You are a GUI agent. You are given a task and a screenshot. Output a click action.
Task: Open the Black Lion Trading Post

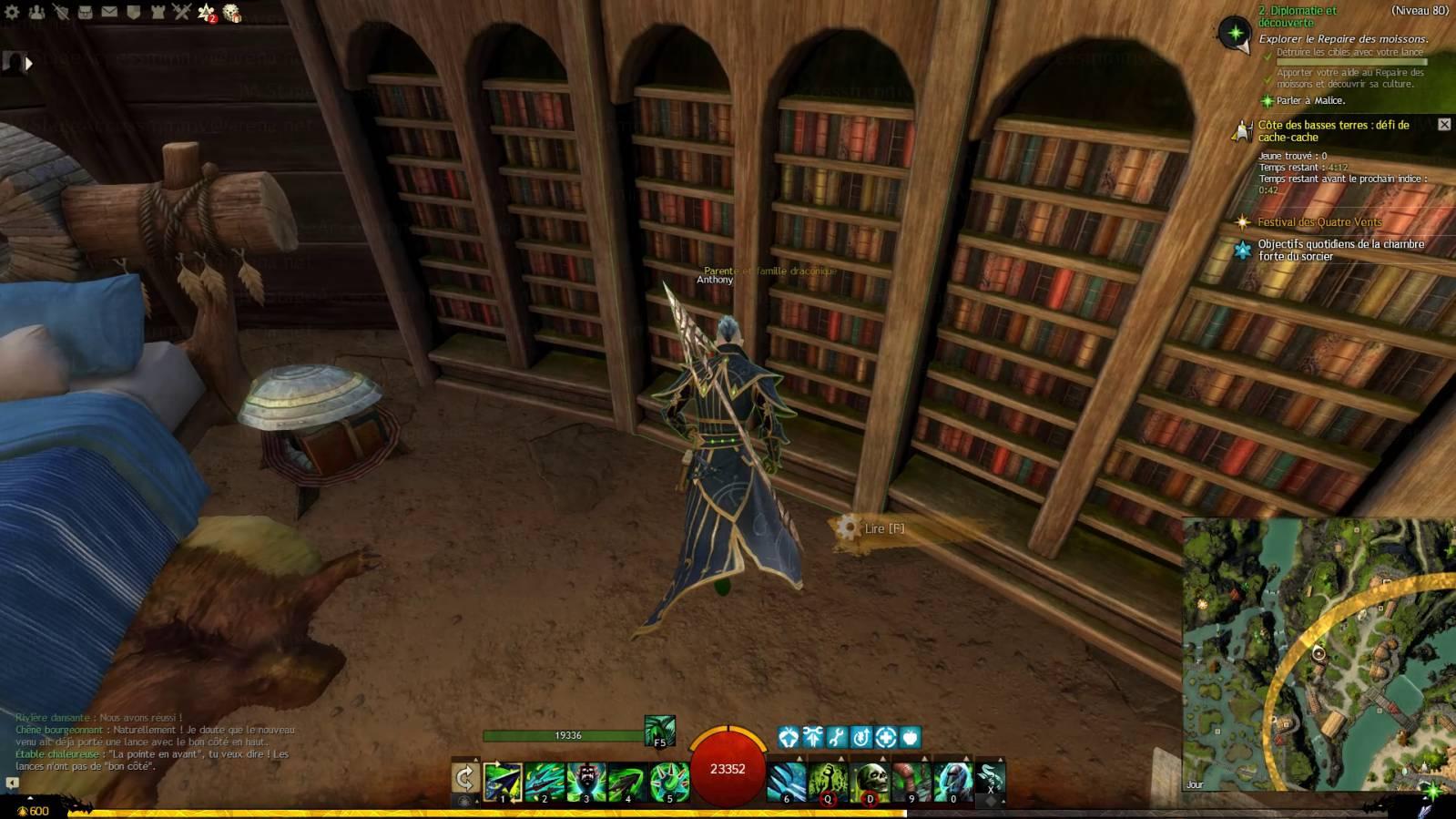232,13
